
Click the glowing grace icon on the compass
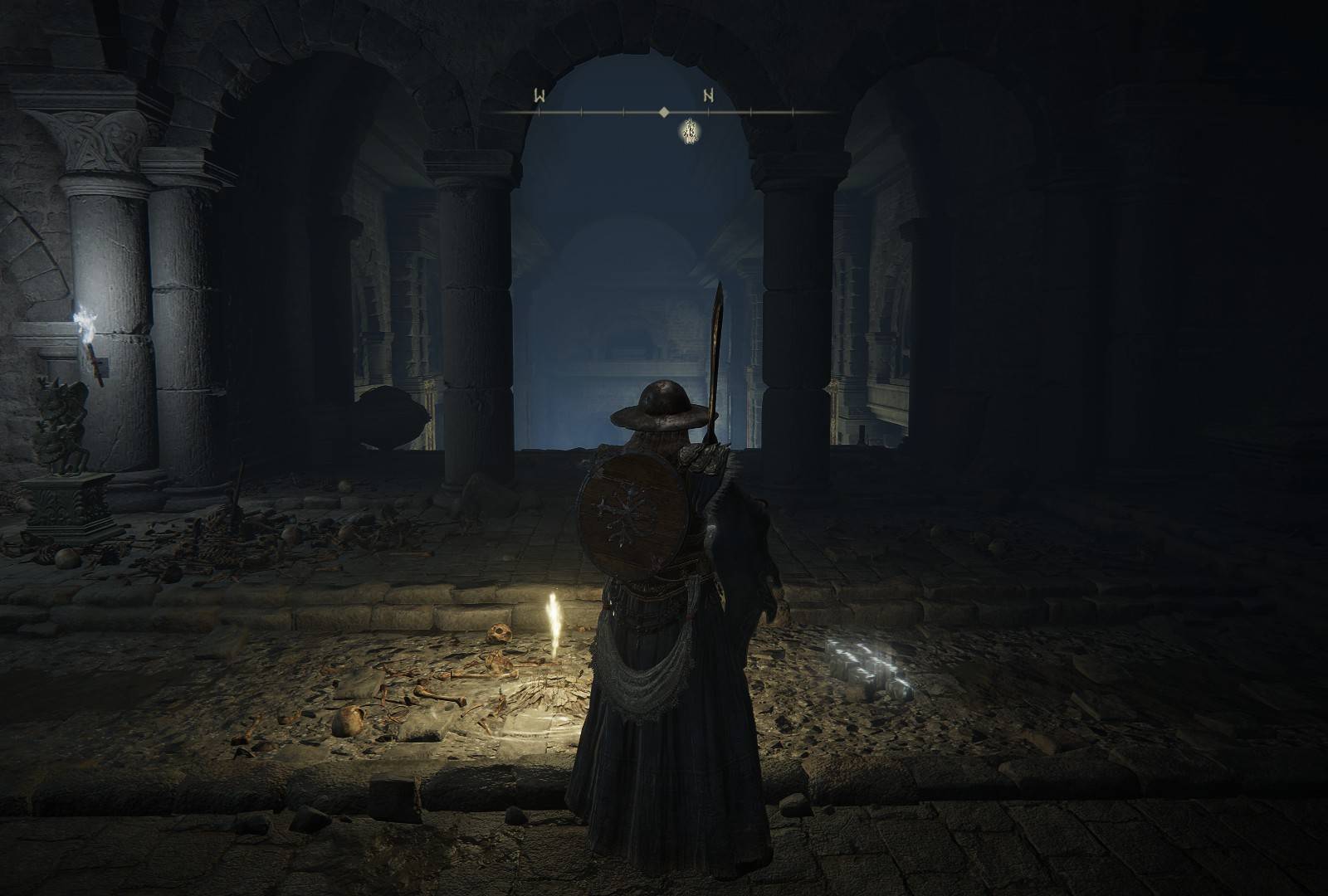[x=689, y=133]
